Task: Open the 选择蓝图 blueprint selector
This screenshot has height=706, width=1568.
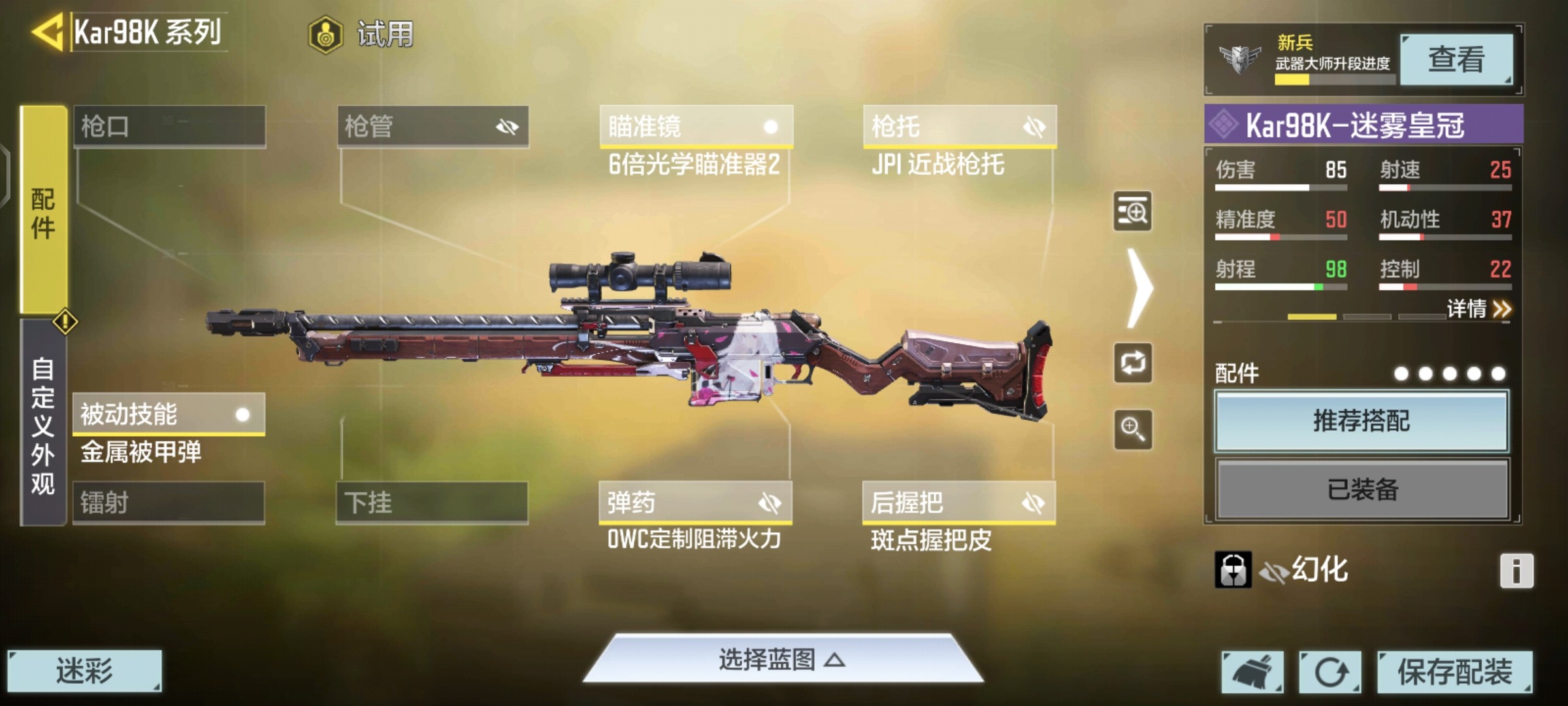Action: [x=782, y=660]
